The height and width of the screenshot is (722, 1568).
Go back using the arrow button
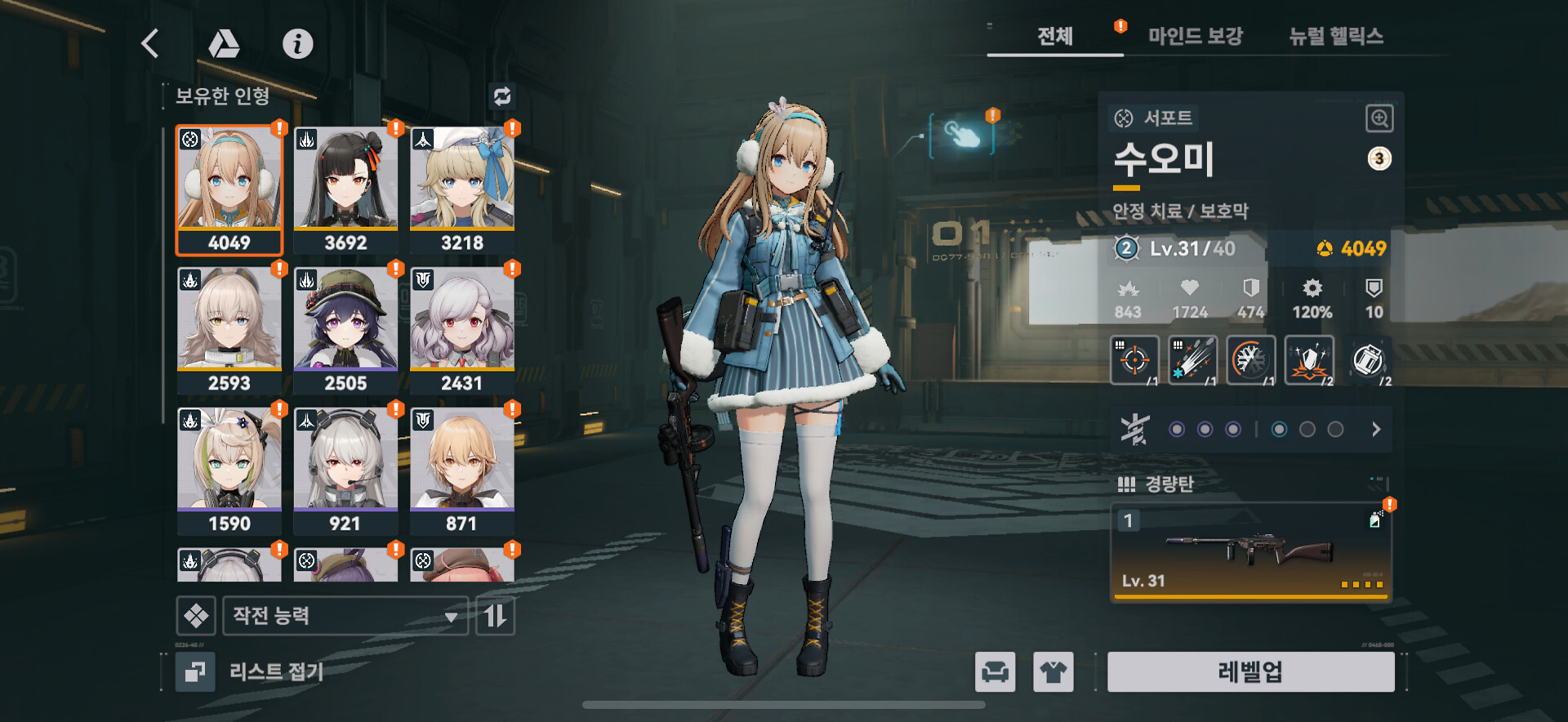(x=150, y=43)
